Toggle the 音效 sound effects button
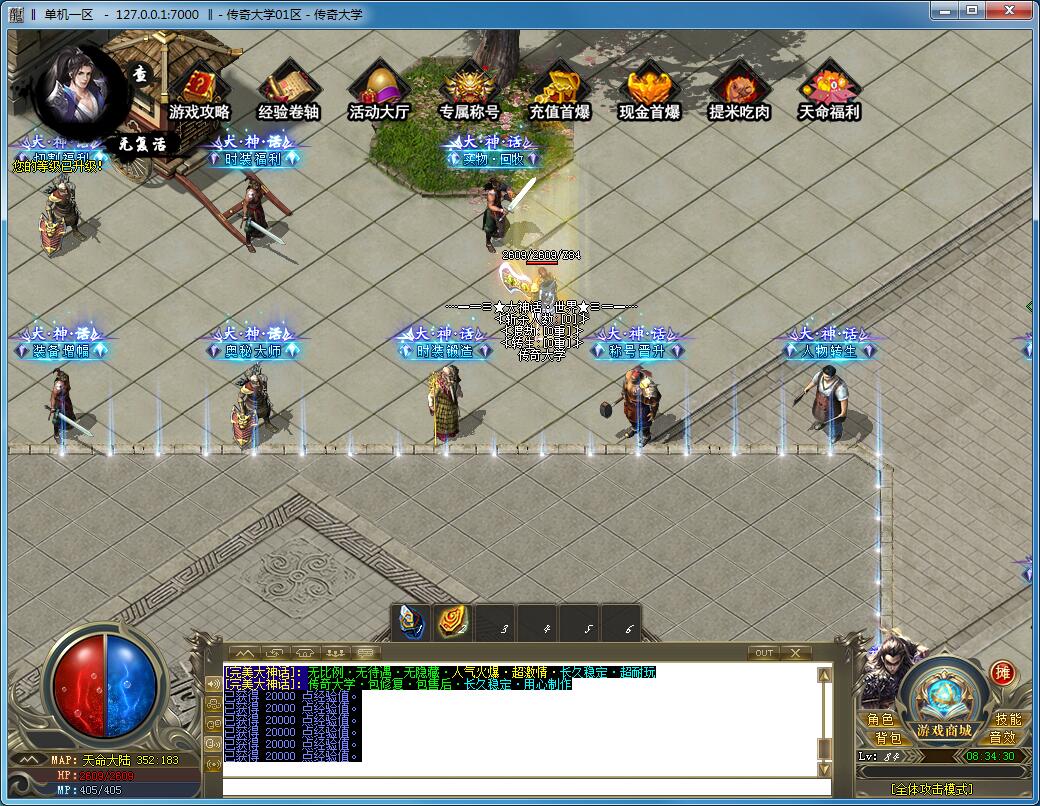This screenshot has width=1040, height=806. tap(1002, 738)
